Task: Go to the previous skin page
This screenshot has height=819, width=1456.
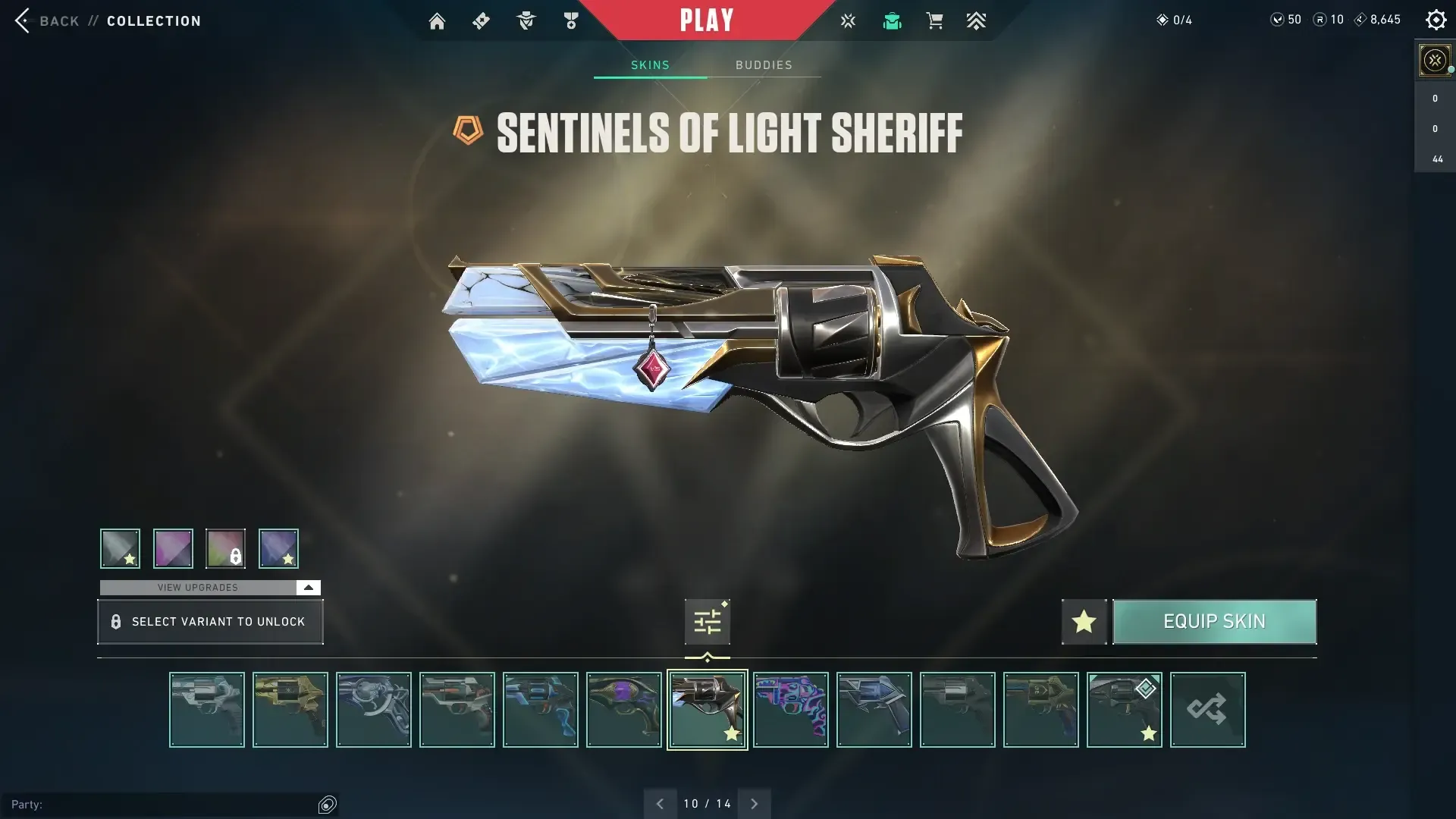Action: coord(660,804)
